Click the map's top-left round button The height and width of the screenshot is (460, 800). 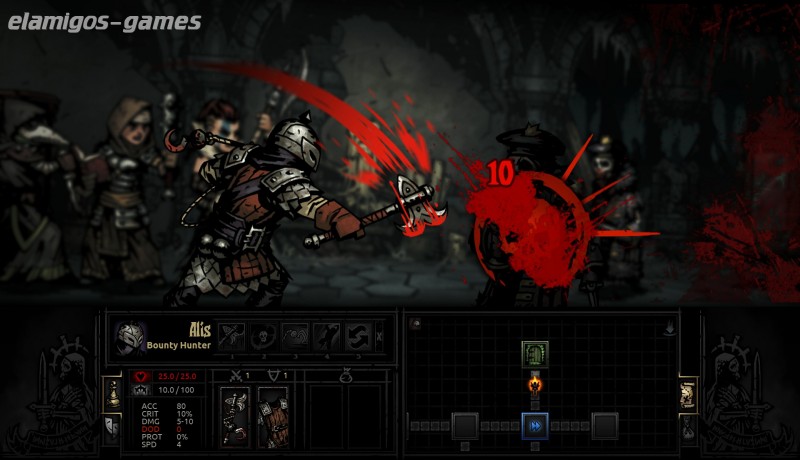point(415,323)
